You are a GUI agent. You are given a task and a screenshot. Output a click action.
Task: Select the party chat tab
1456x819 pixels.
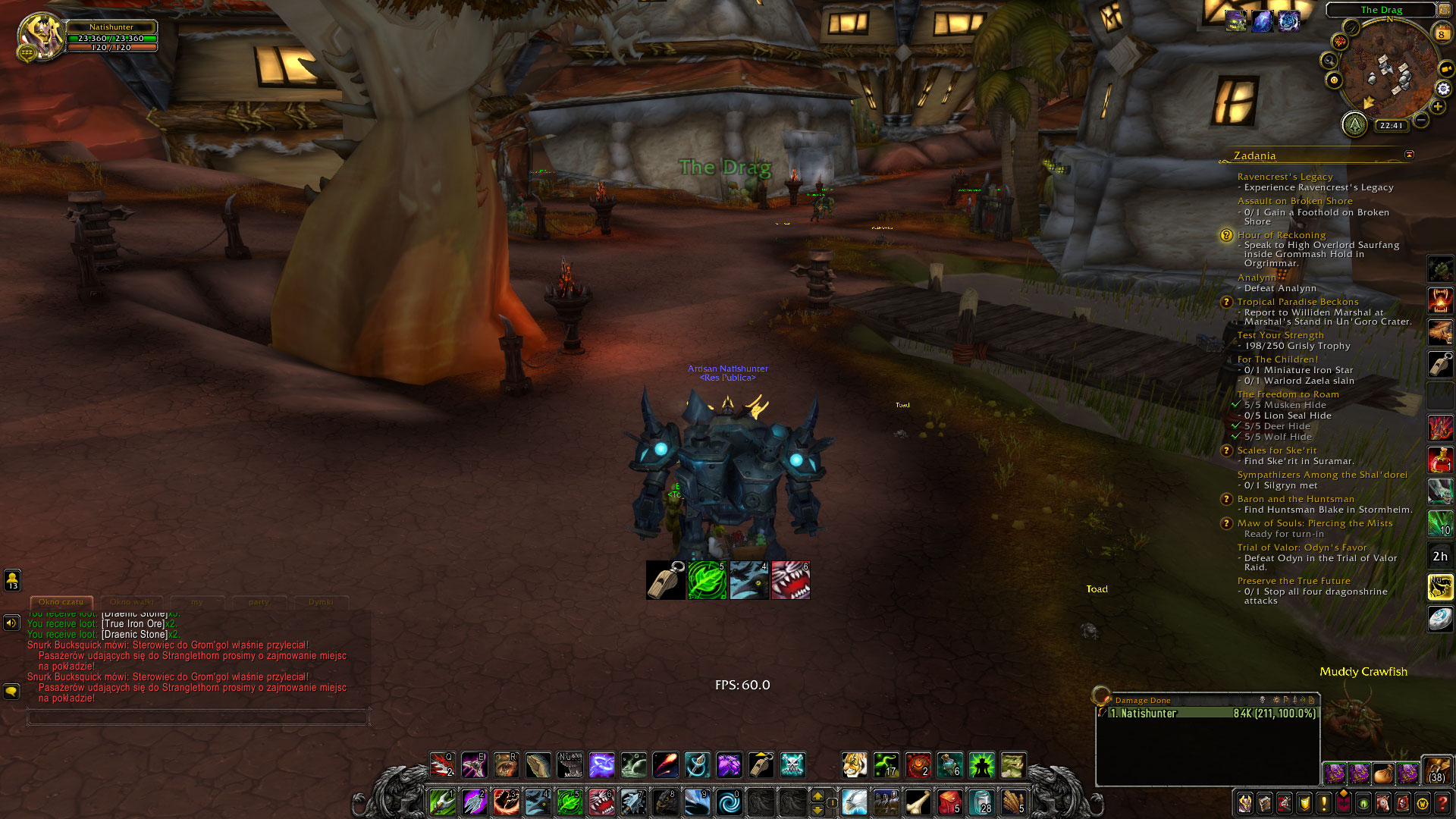(259, 602)
